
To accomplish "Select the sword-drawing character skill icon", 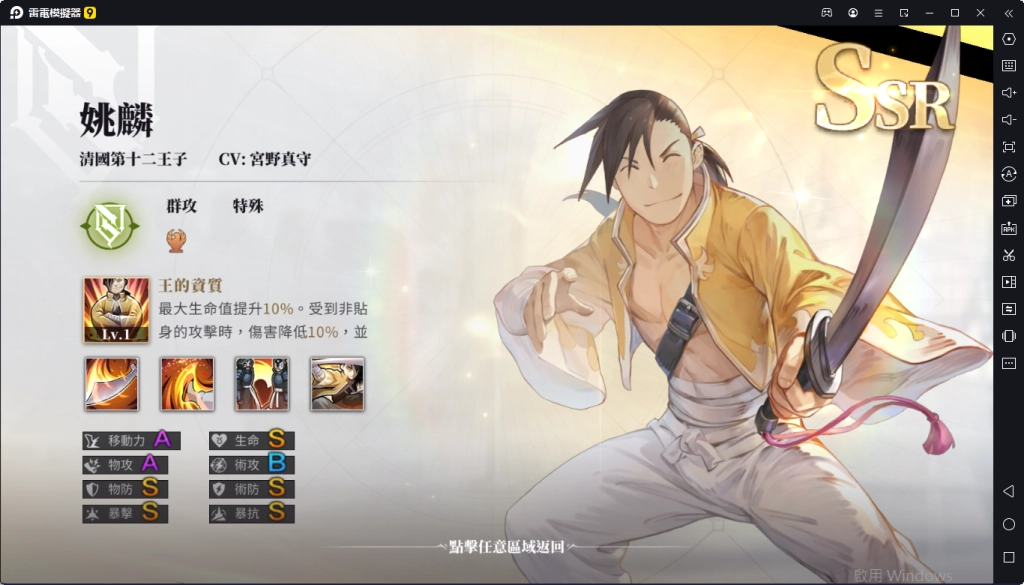I will [337, 384].
